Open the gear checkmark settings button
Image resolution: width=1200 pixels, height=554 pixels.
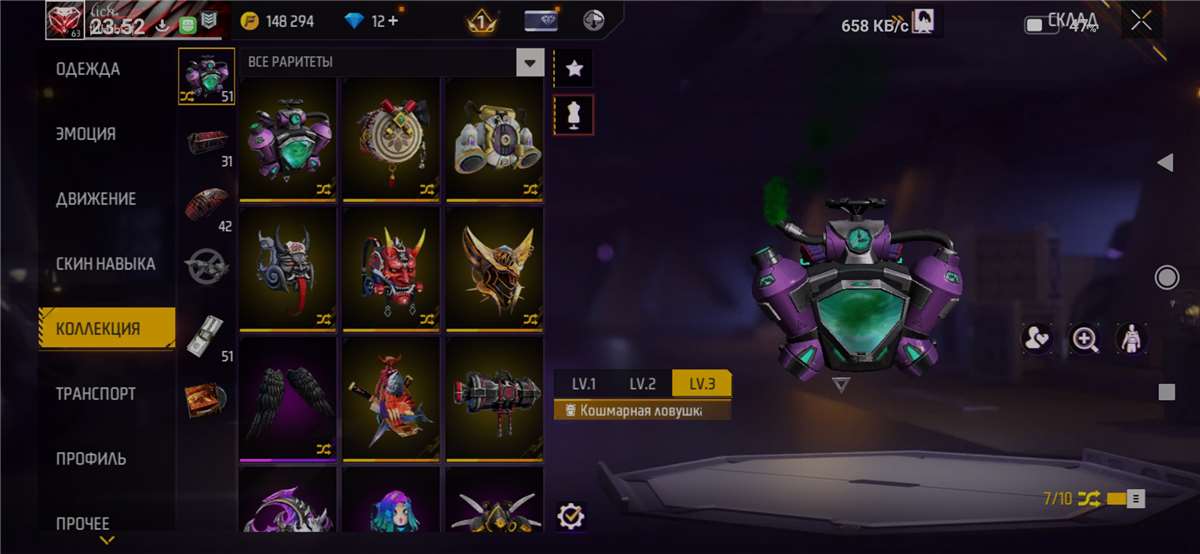point(571,516)
